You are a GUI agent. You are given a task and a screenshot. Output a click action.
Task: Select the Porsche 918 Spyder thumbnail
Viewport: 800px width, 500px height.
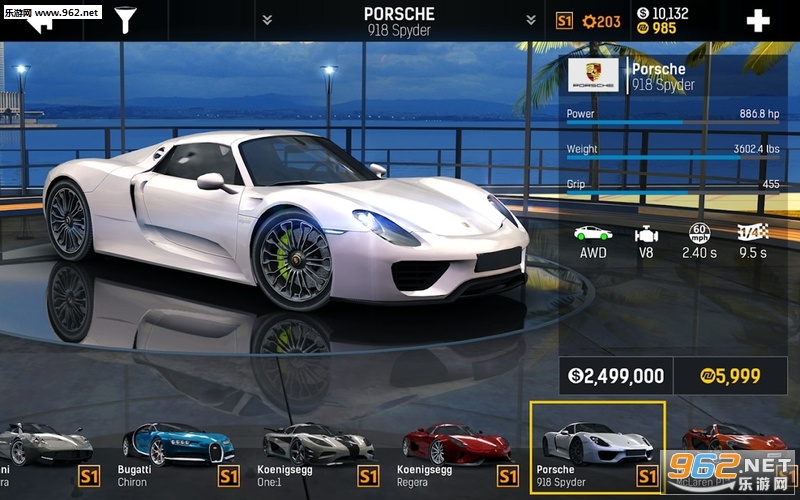[x=597, y=449]
